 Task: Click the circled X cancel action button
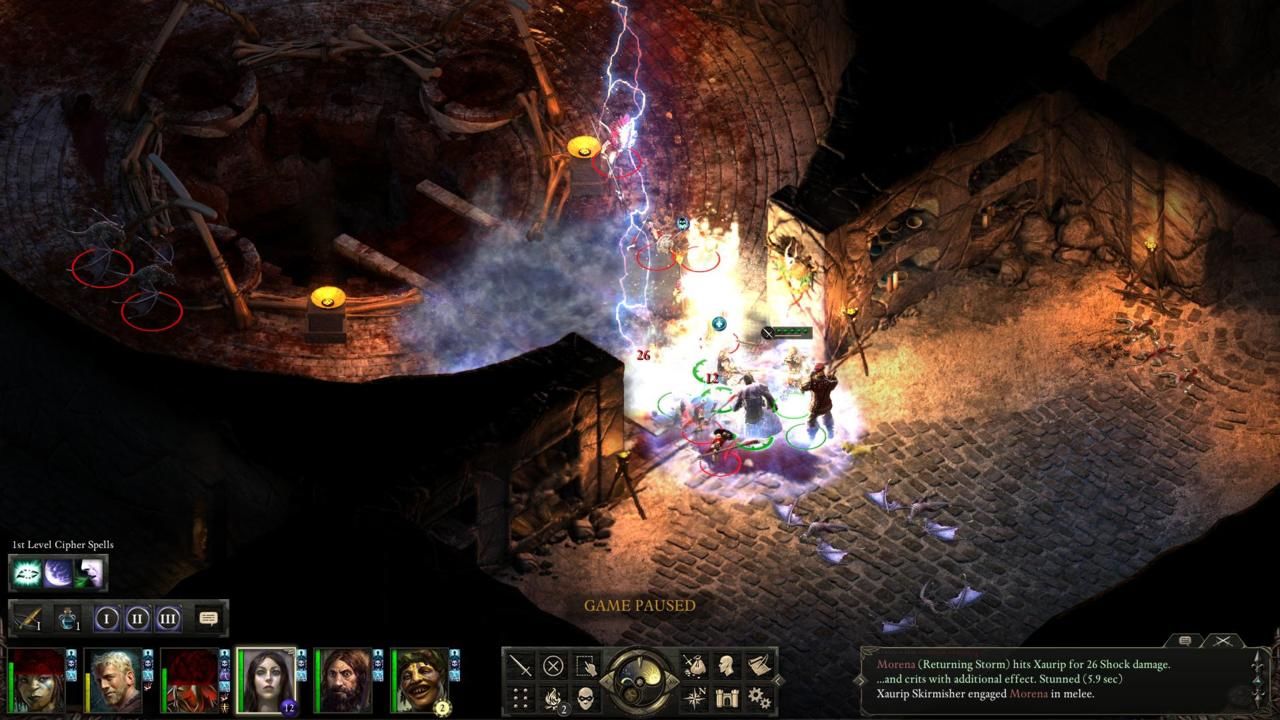click(553, 665)
